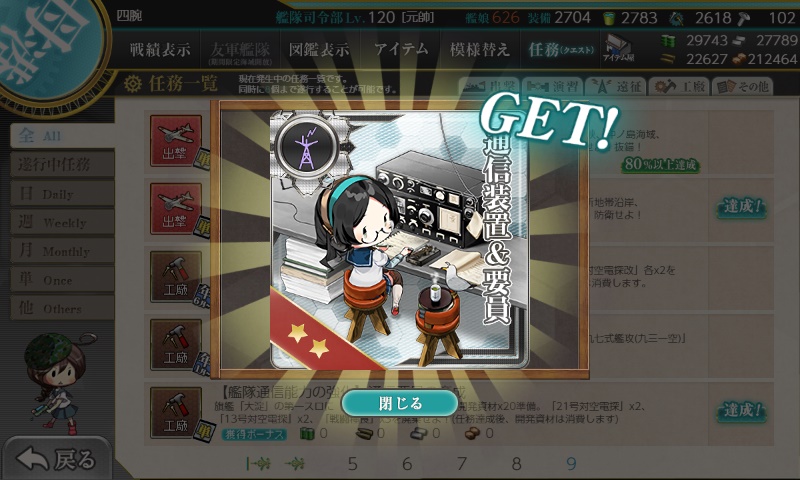Open the アイテム menu
The image size is (800, 480).
point(401,49)
